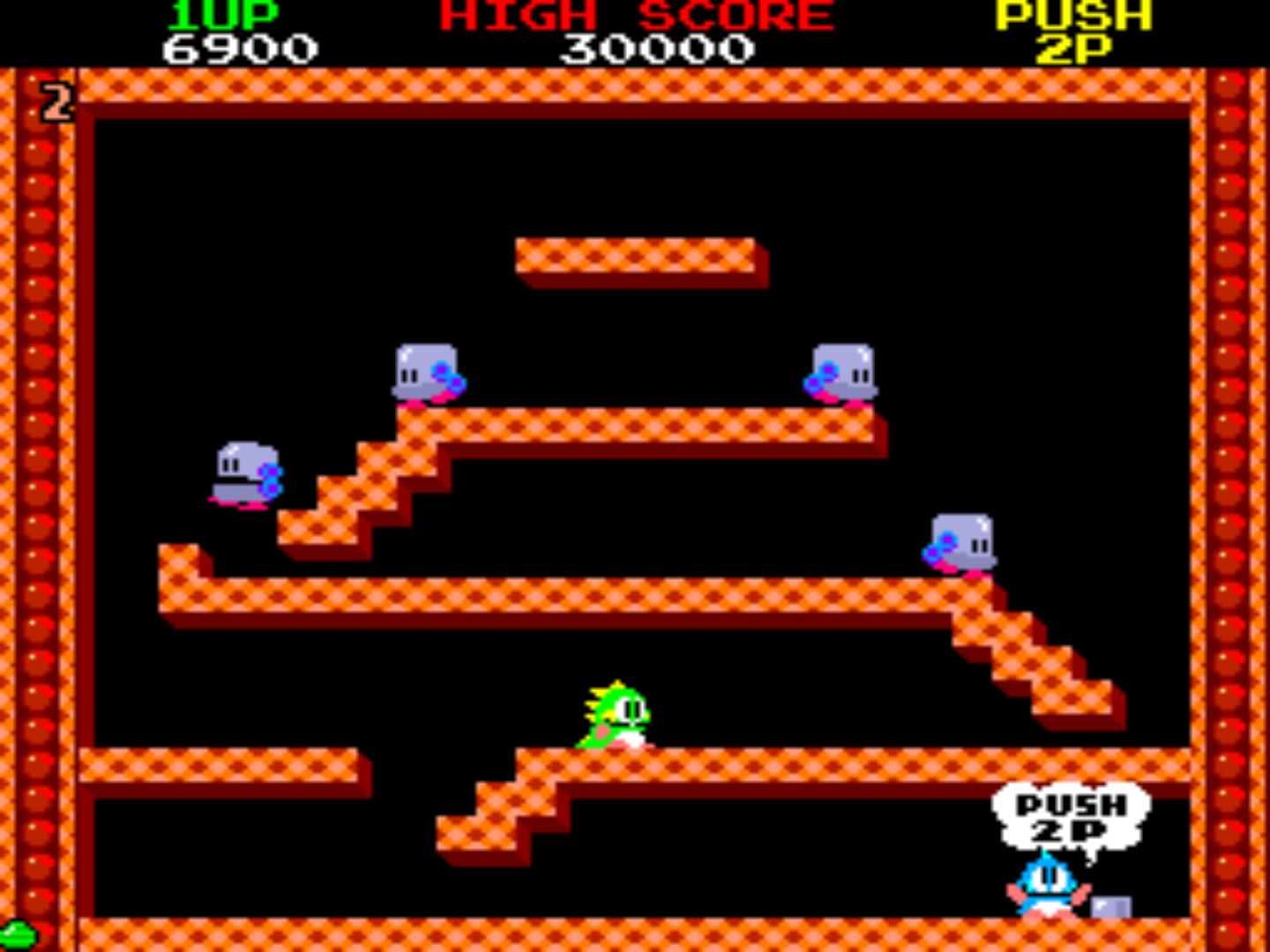Click the Monsta enemy near the right staircase

(x=961, y=542)
